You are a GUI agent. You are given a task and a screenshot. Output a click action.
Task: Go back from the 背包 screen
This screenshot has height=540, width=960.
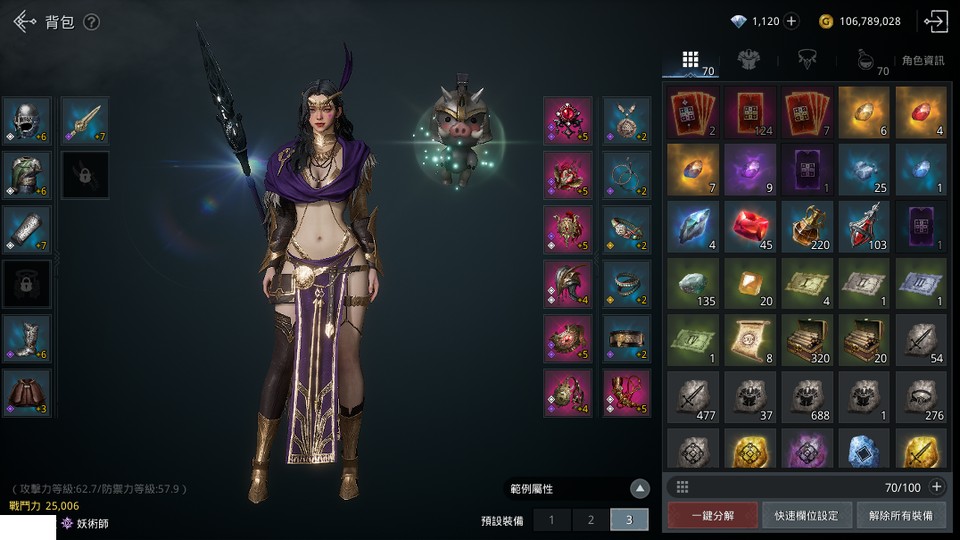[25, 21]
